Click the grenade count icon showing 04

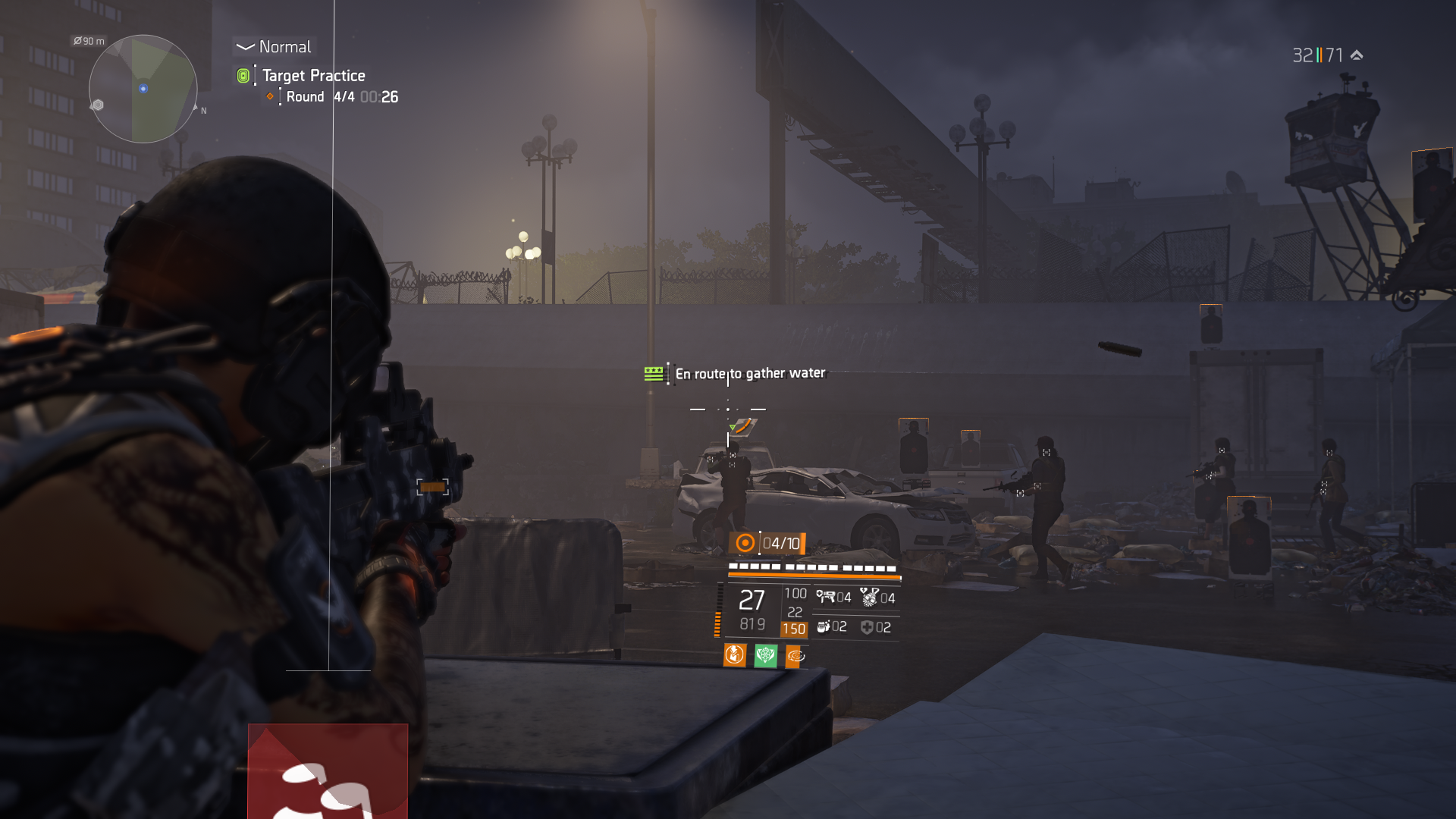point(870,598)
